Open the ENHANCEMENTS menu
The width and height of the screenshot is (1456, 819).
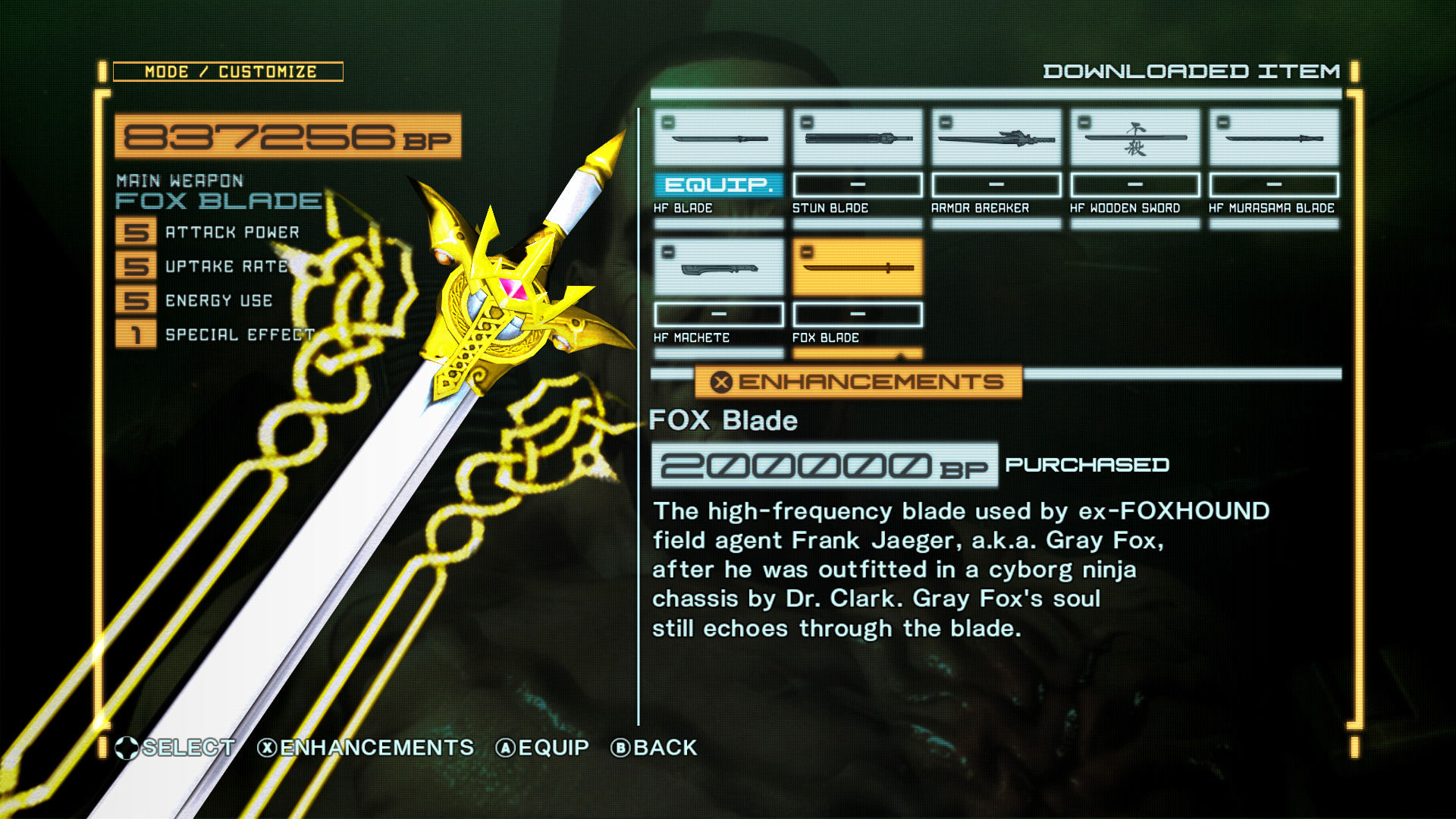[857, 383]
